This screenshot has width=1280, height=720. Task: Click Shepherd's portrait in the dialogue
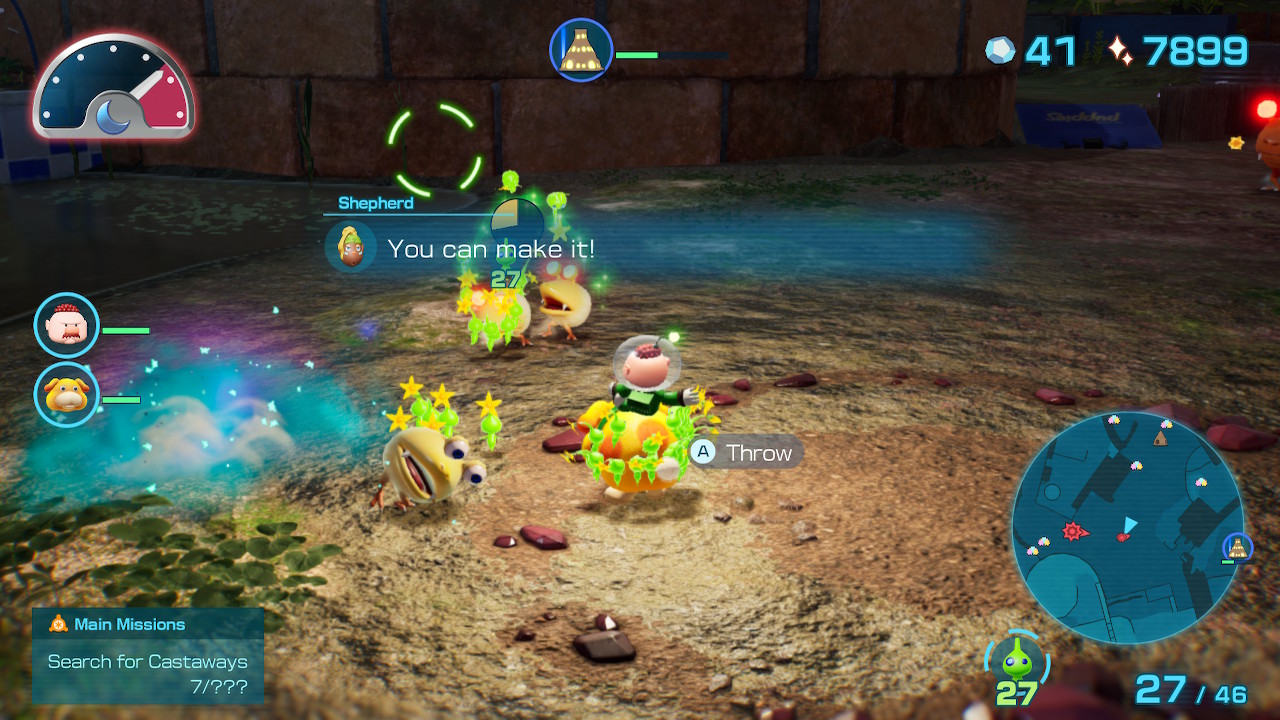[351, 247]
